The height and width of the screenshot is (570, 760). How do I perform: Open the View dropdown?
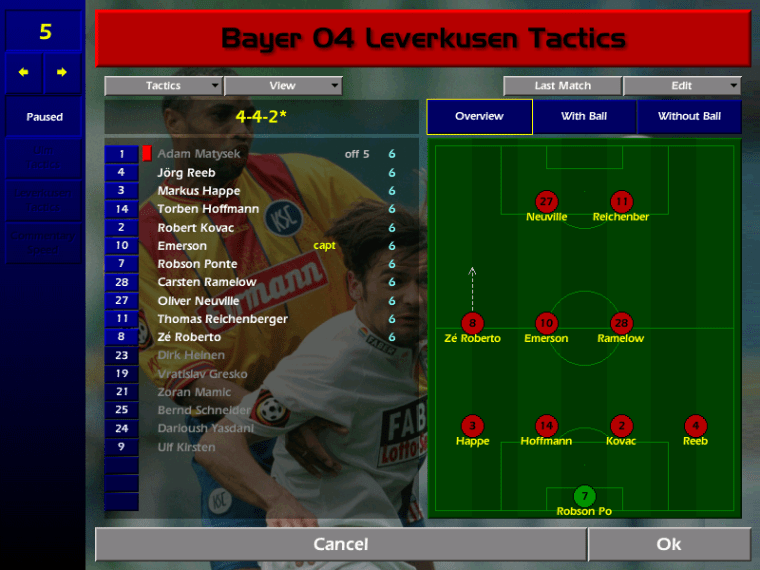pyautogui.click(x=283, y=86)
